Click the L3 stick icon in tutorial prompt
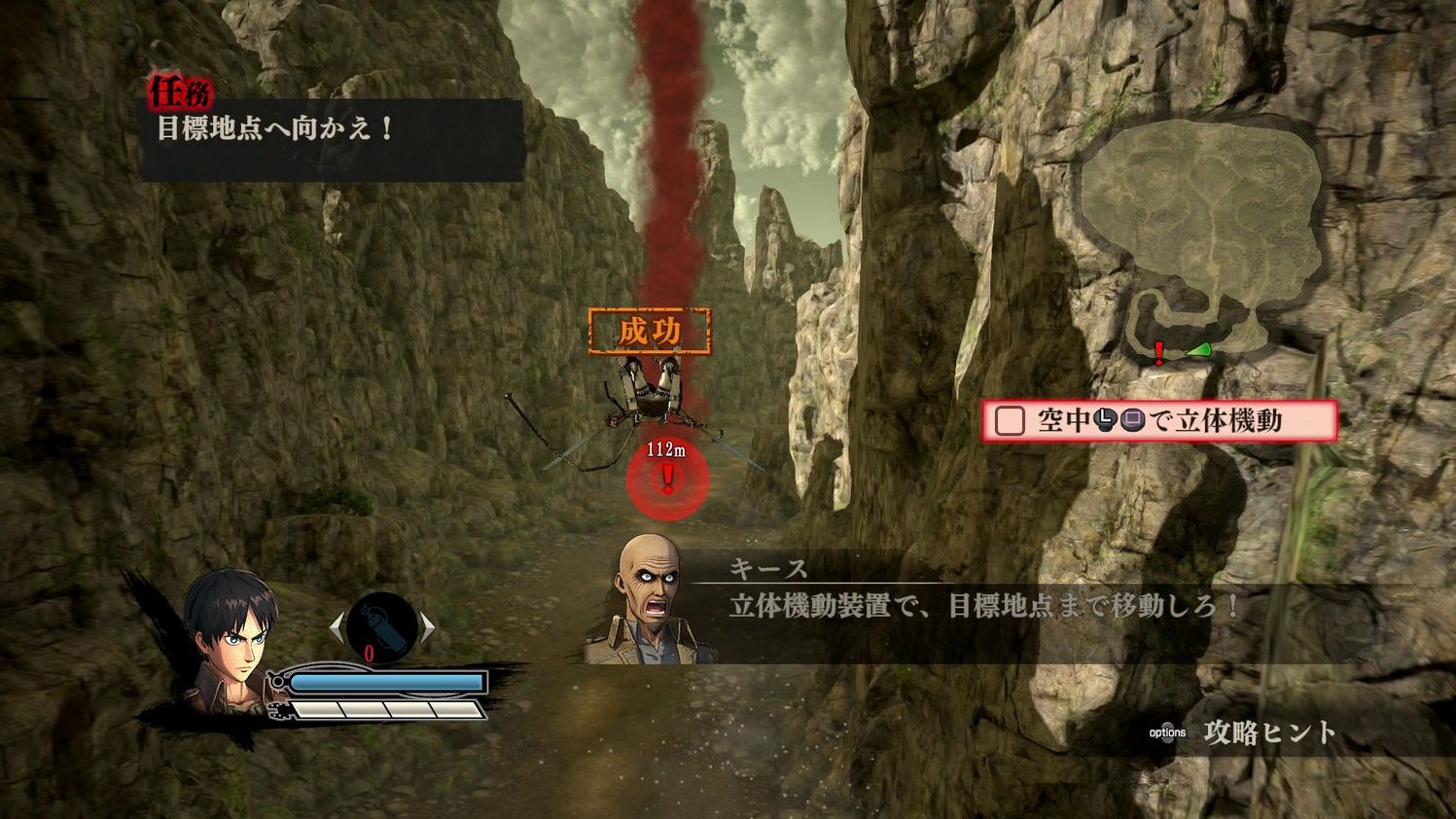The height and width of the screenshot is (819, 1456). [x=1104, y=419]
